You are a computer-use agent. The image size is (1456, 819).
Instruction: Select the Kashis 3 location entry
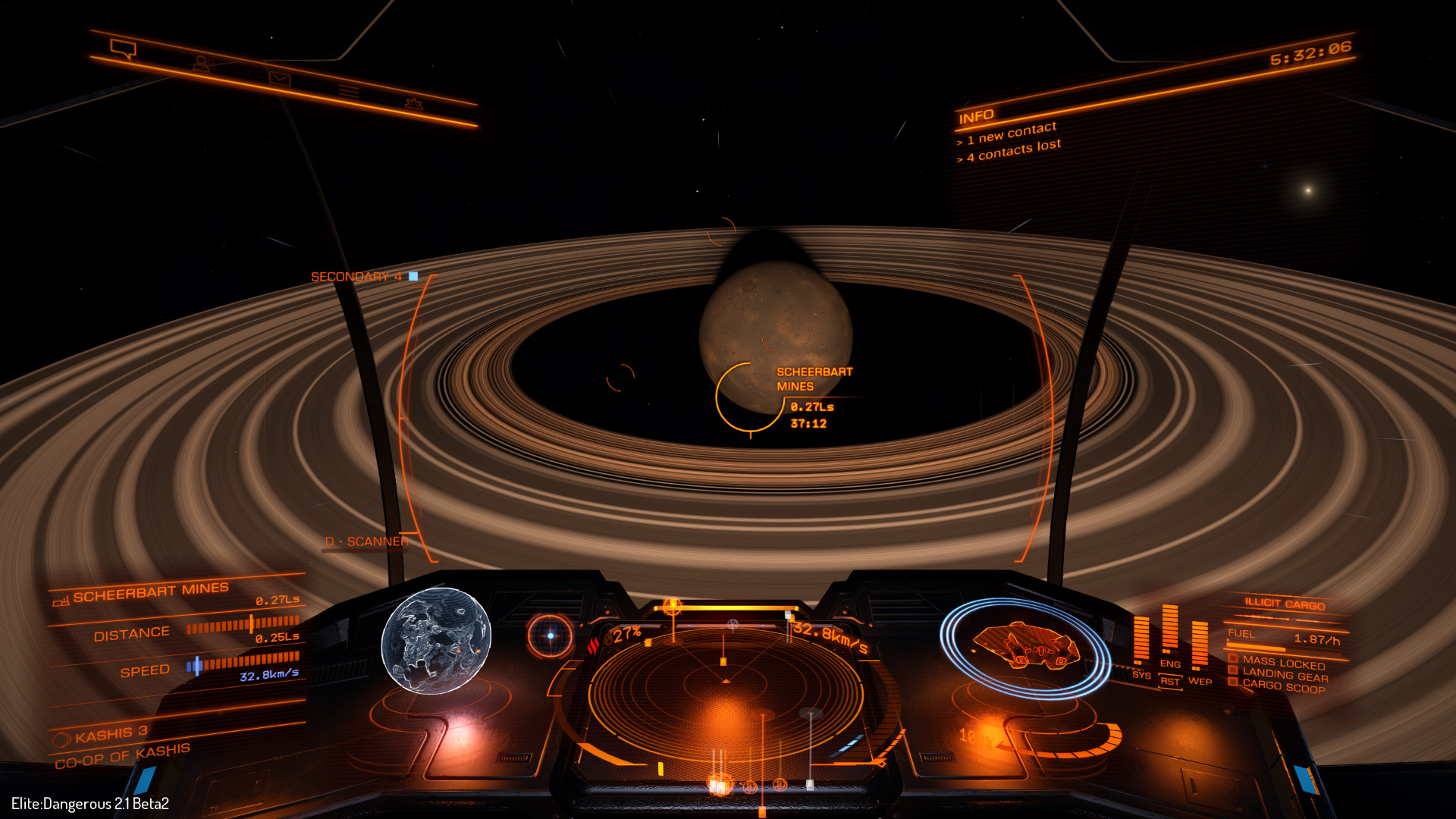111,735
